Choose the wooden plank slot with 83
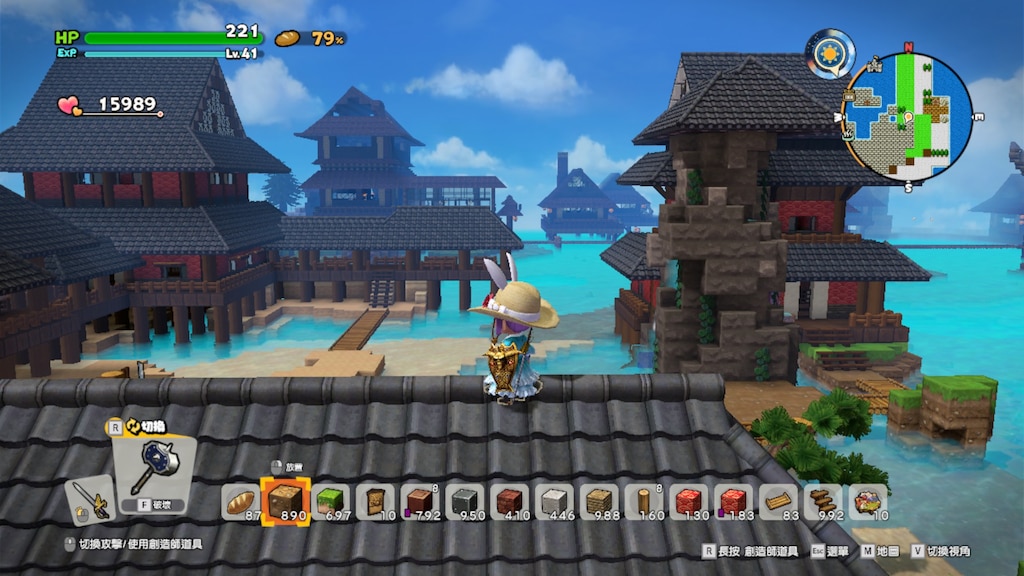The image size is (1024, 576). click(778, 501)
